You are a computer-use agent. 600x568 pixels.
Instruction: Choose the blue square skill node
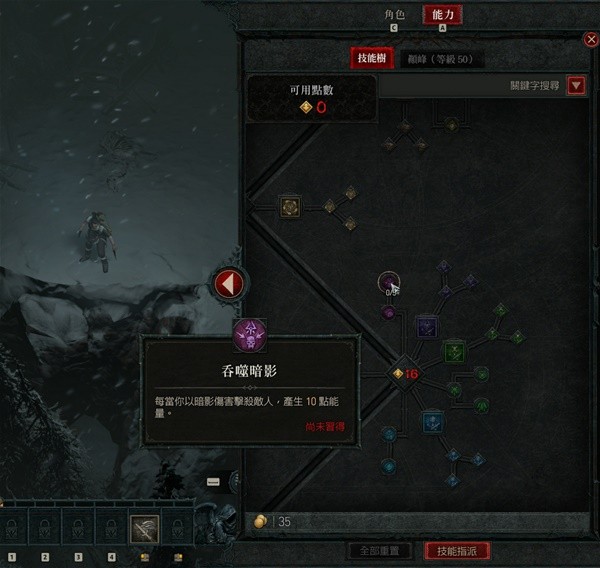[x=431, y=422]
